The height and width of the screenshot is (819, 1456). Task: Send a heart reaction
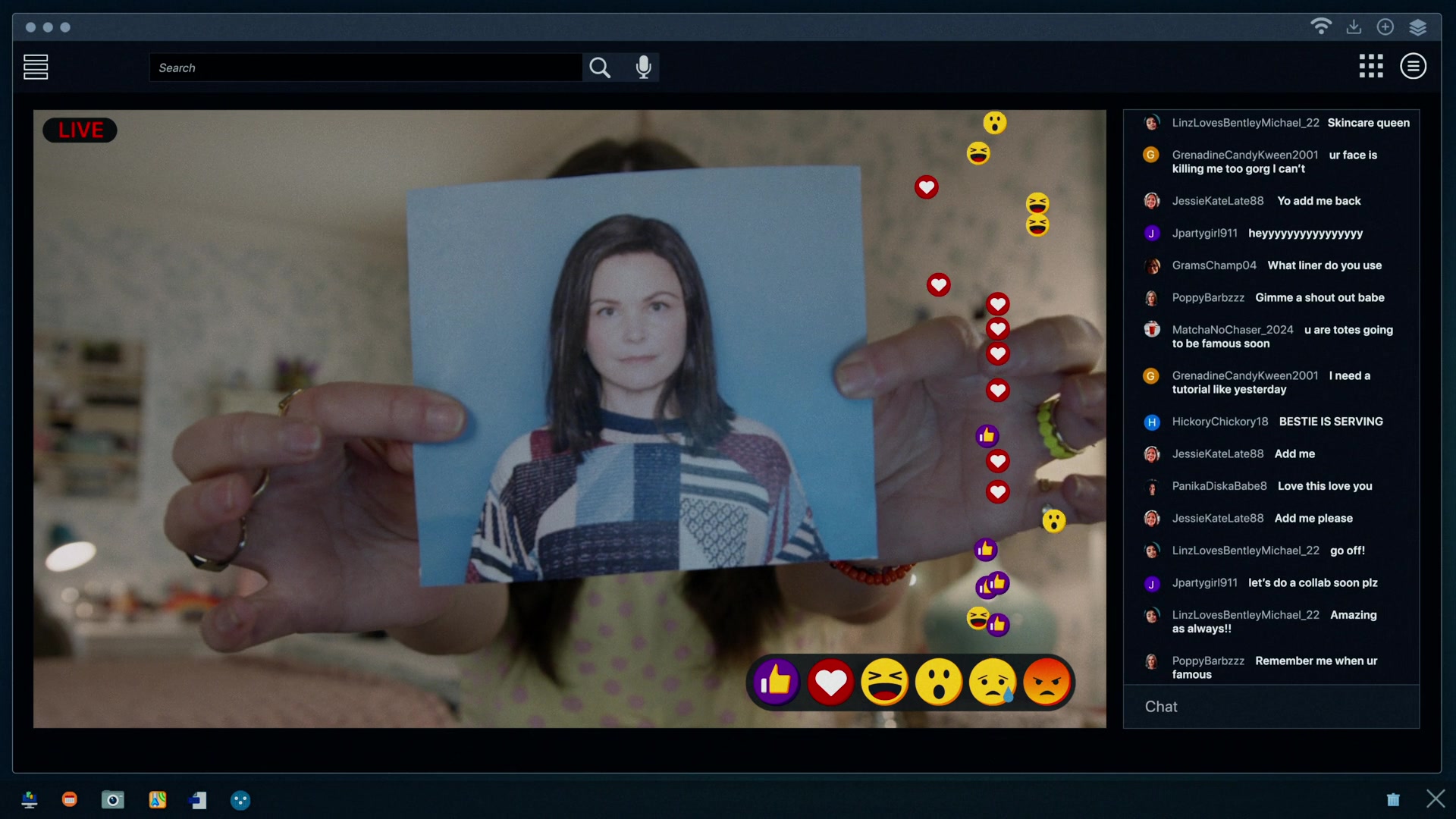coord(830,682)
